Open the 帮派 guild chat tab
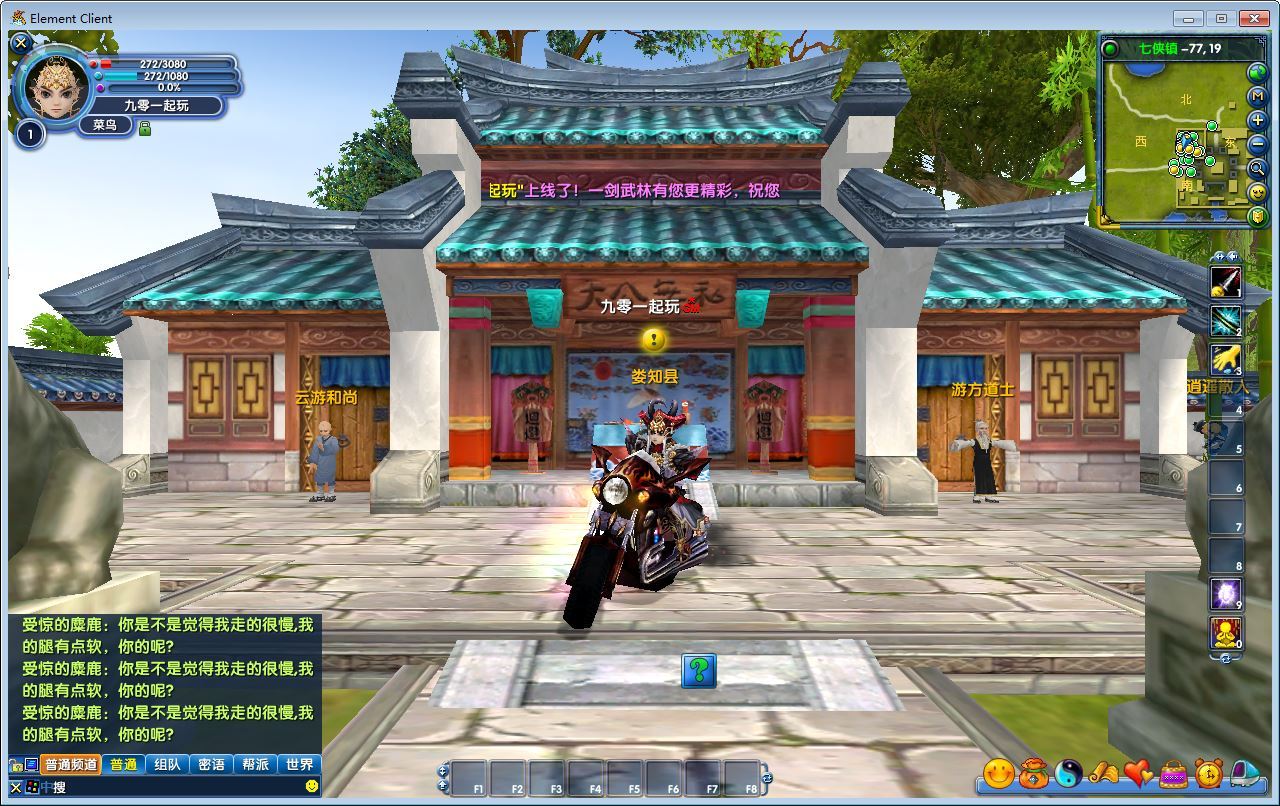 pos(255,764)
